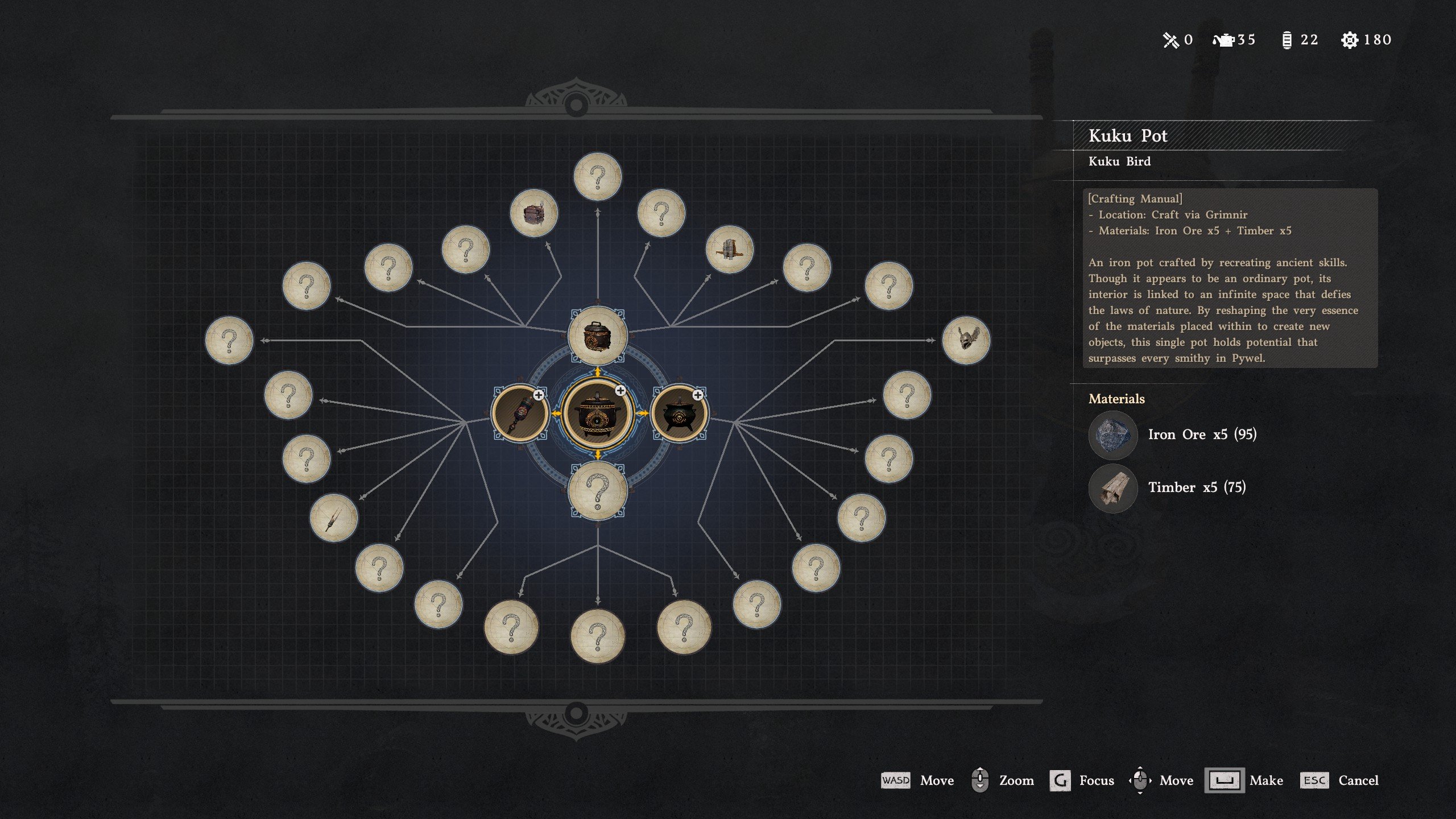Open the brown lidded pot node above center
Image resolution: width=1456 pixels, height=819 pixels.
[597, 336]
